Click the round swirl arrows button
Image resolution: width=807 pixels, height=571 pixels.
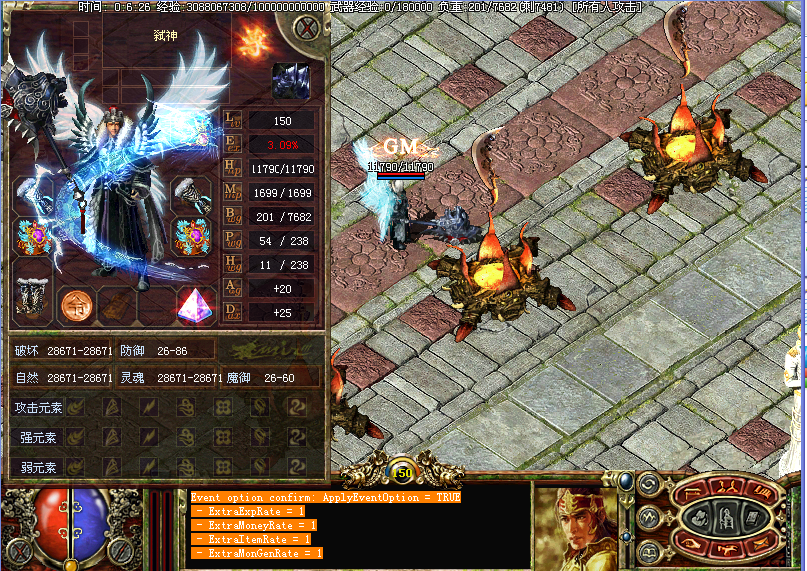647,485
